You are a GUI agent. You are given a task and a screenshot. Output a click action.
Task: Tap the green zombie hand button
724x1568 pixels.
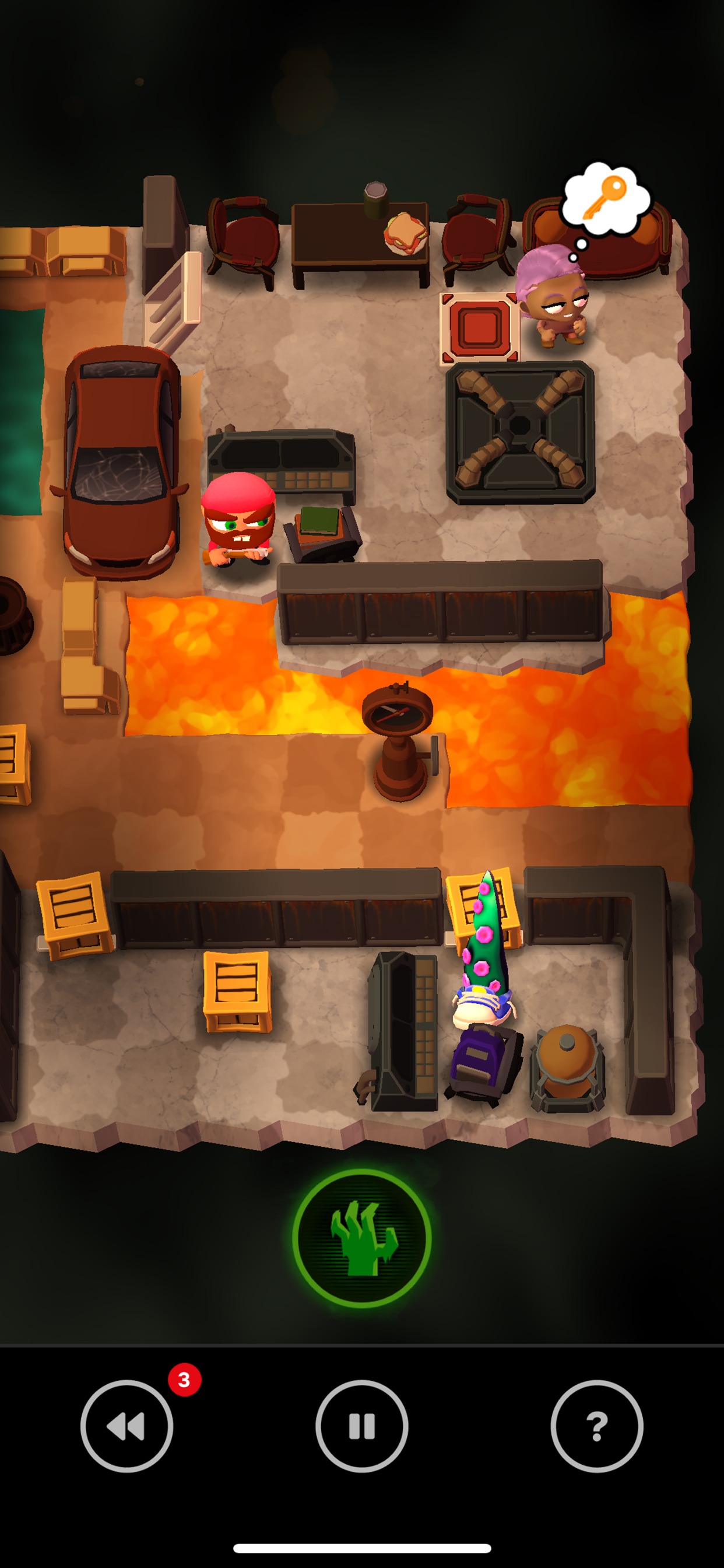coord(362,1237)
